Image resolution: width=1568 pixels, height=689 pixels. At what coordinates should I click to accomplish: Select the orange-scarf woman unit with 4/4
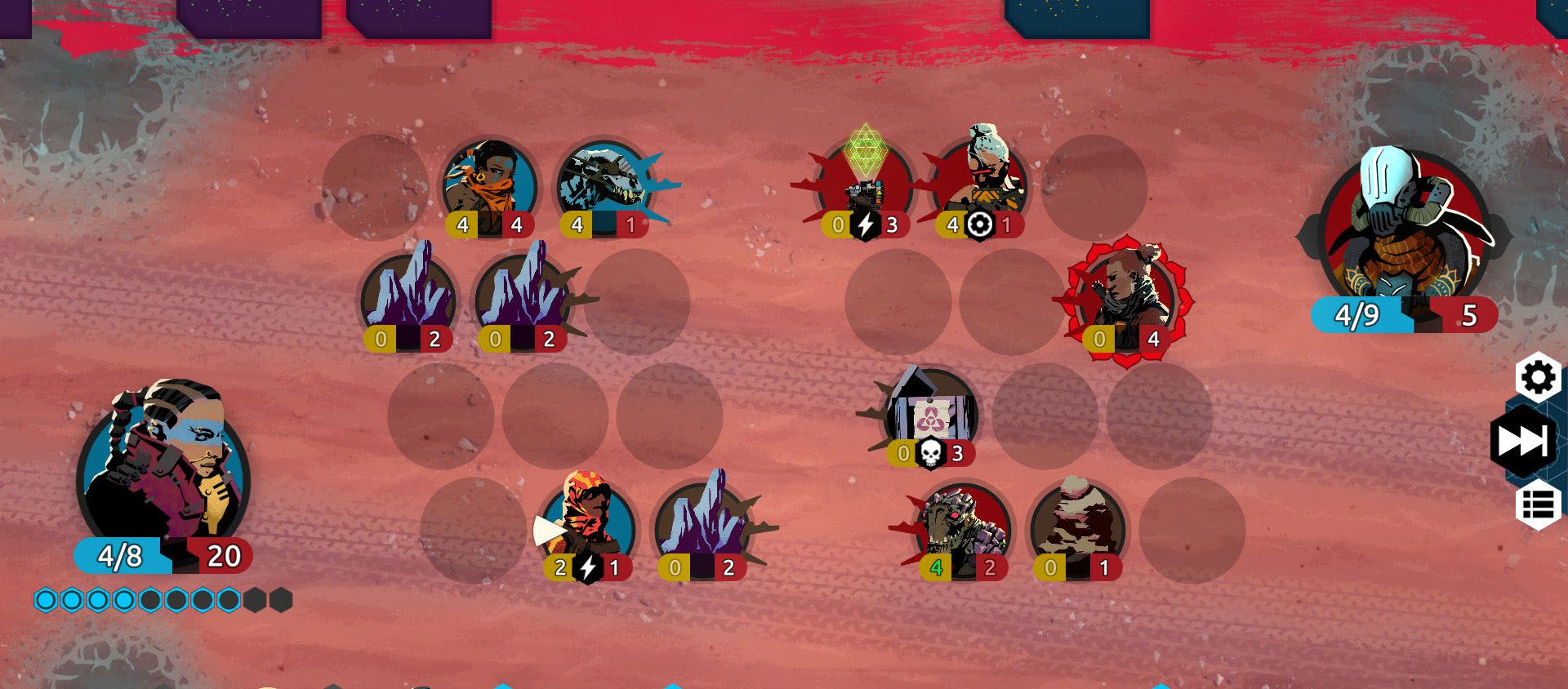tap(489, 188)
